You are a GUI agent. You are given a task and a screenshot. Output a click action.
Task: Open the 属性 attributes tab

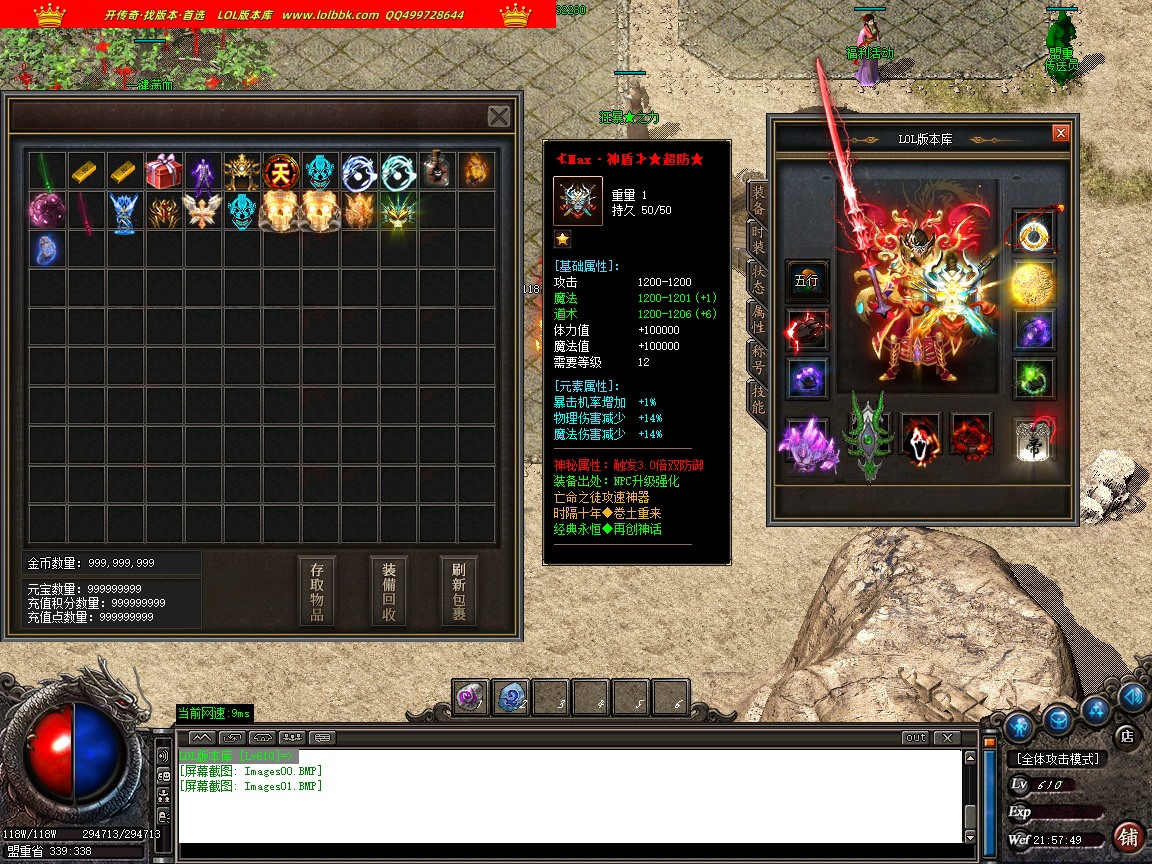(x=759, y=319)
